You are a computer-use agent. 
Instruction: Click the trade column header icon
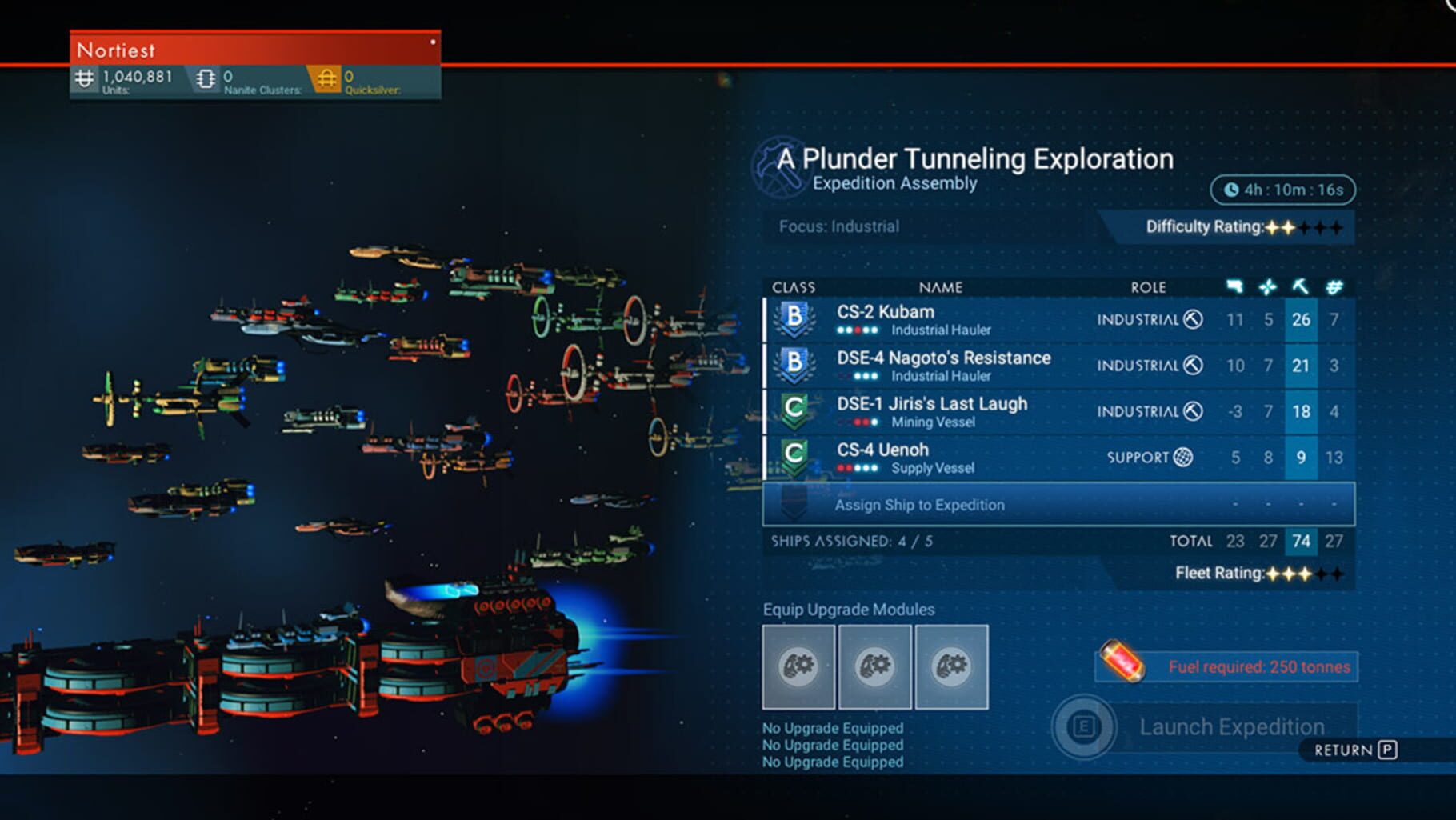pyautogui.click(x=1334, y=286)
